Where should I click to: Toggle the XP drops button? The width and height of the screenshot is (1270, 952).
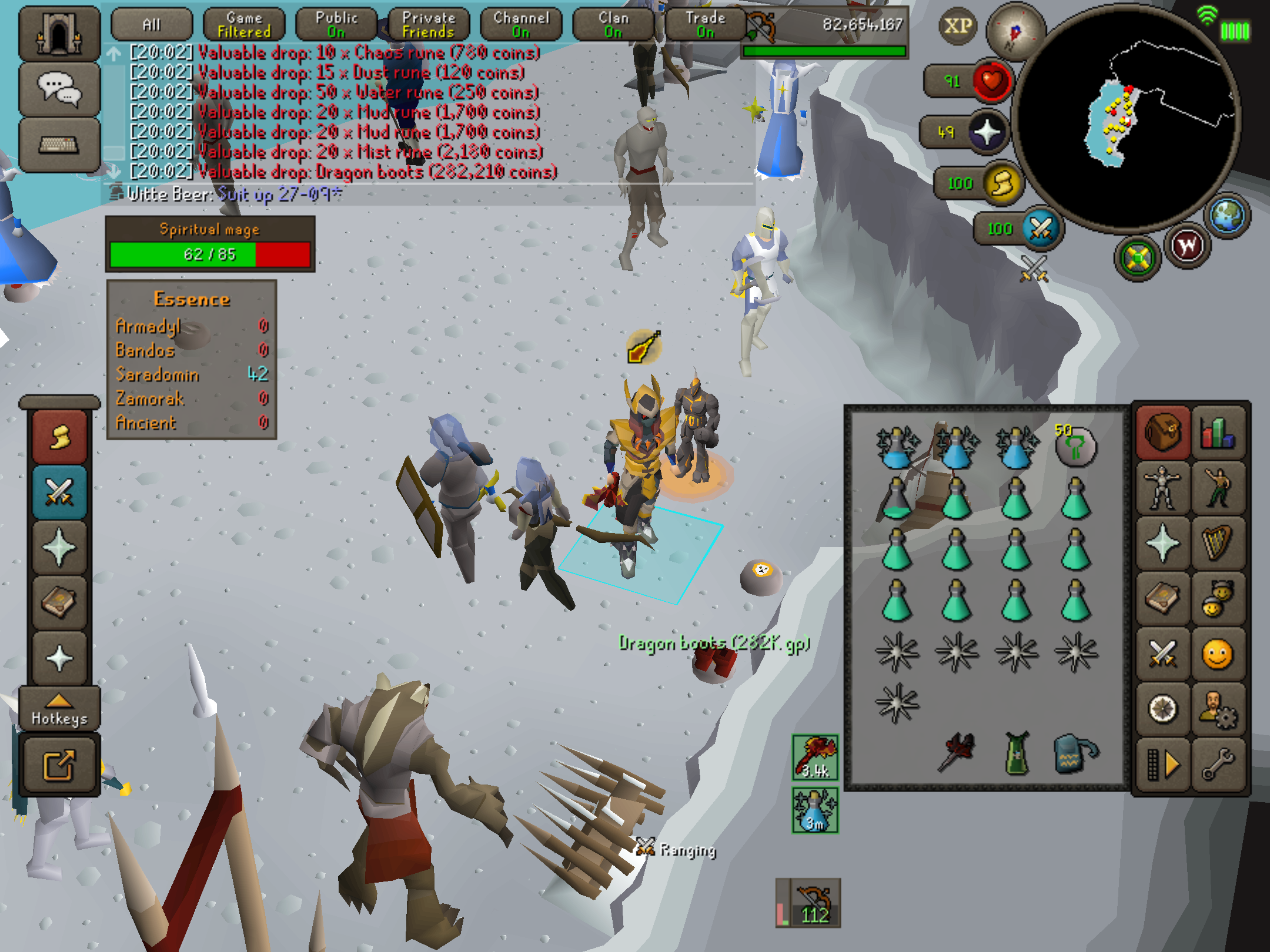point(958,26)
